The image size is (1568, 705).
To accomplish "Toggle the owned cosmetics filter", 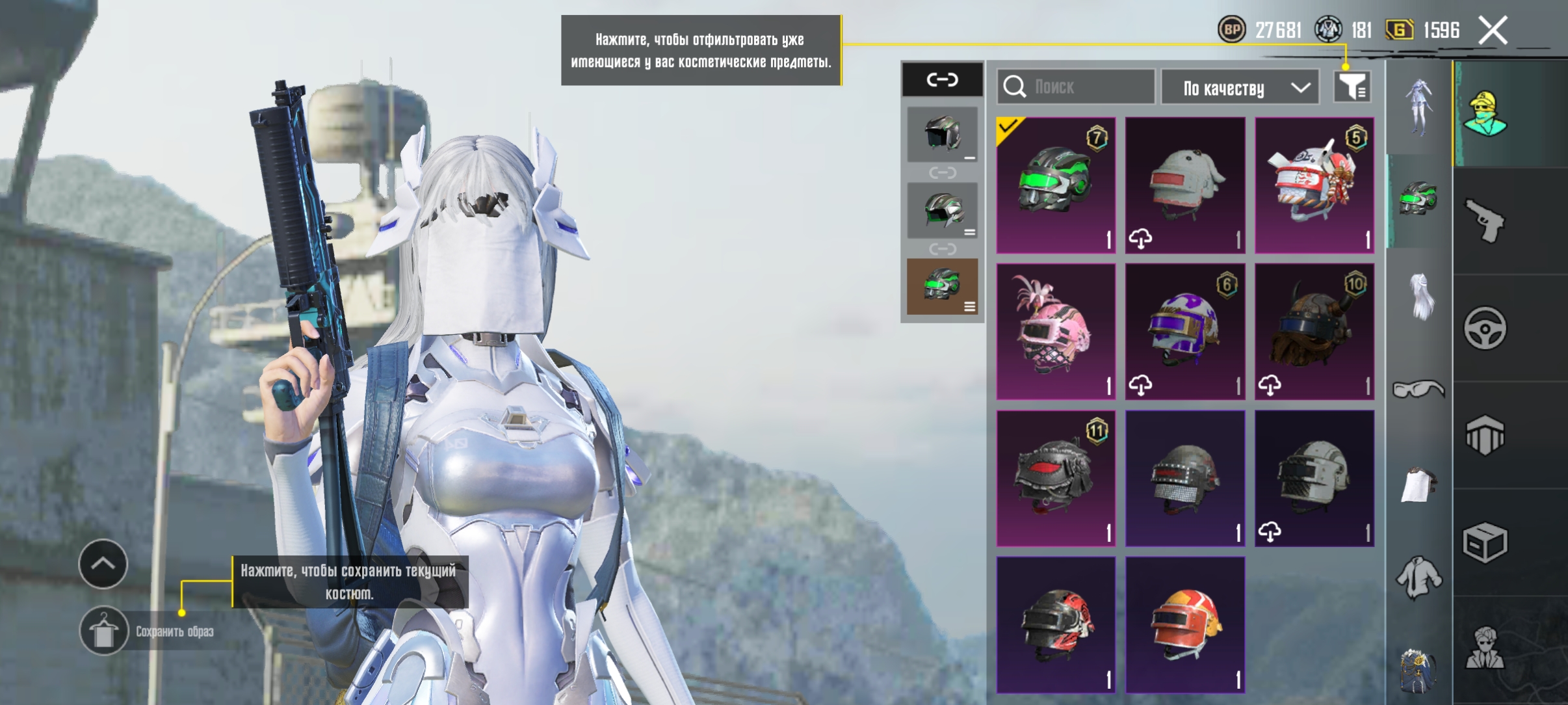I will 1352,86.
